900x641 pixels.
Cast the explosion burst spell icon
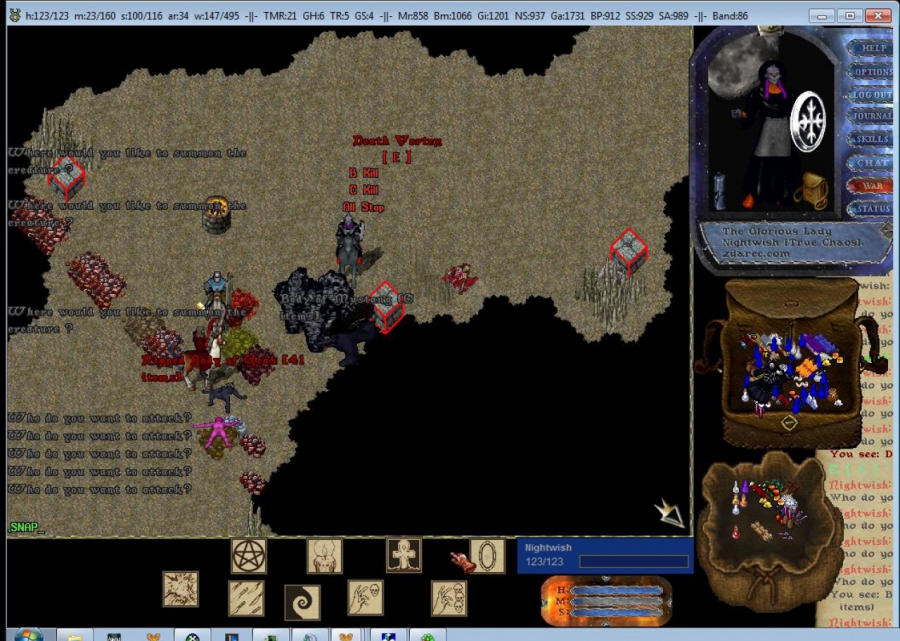pyautogui.click(x=181, y=590)
